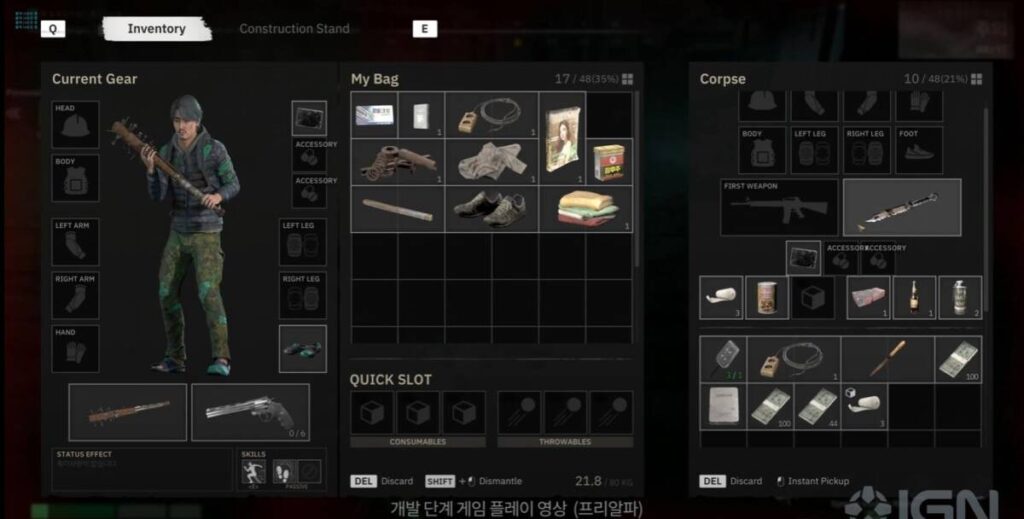The height and width of the screenshot is (519, 1024).
Task: Select the Inventory tab
Action: [156, 29]
